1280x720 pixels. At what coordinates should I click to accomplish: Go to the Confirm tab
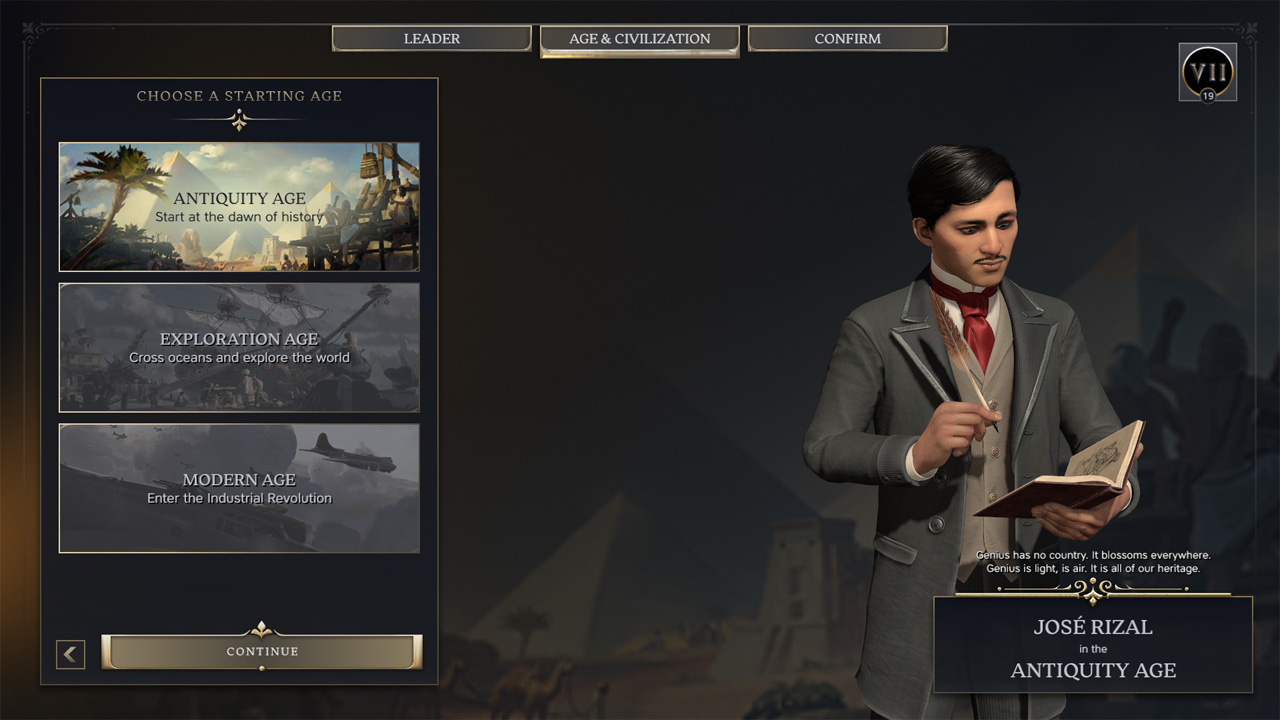click(847, 39)
